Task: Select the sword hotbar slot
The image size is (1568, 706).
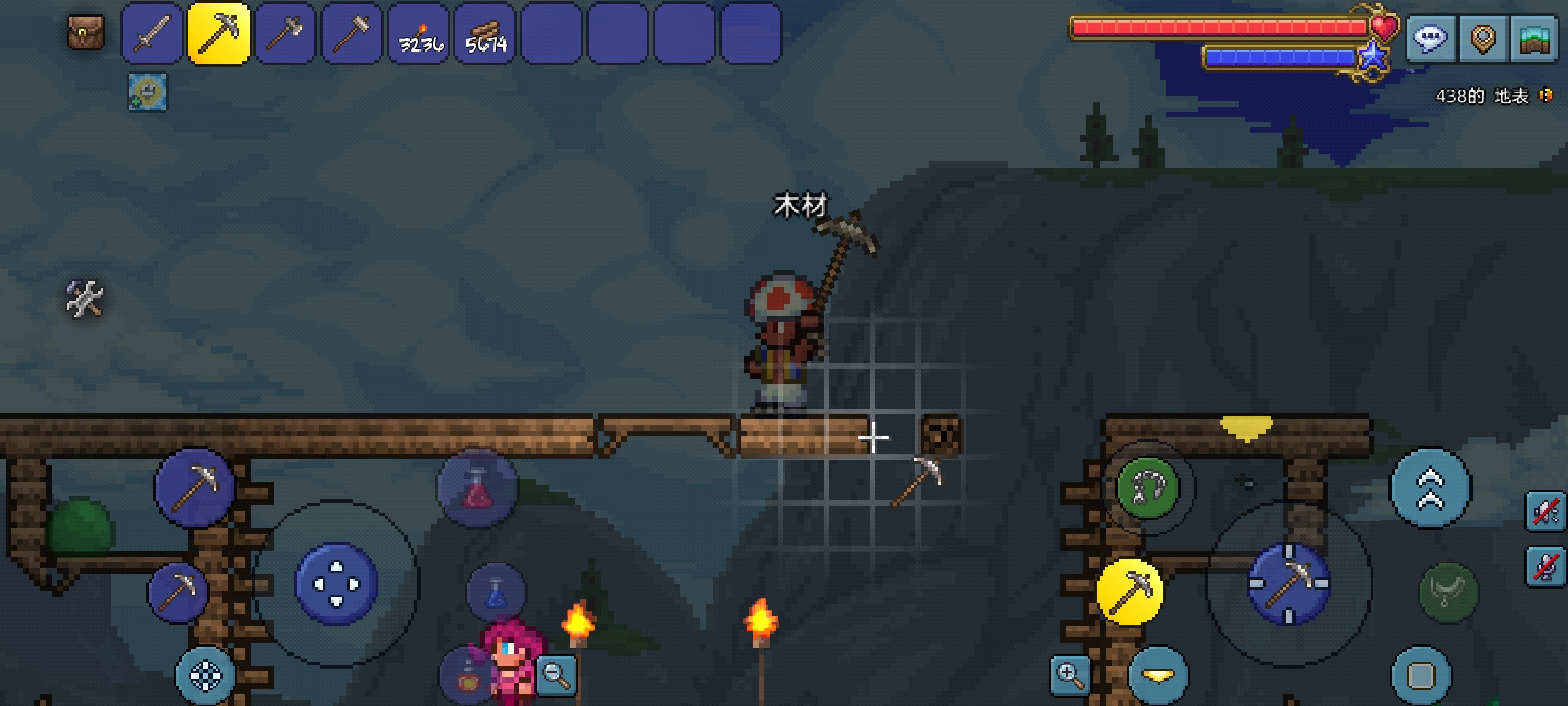Action: (x=152, y=34)
